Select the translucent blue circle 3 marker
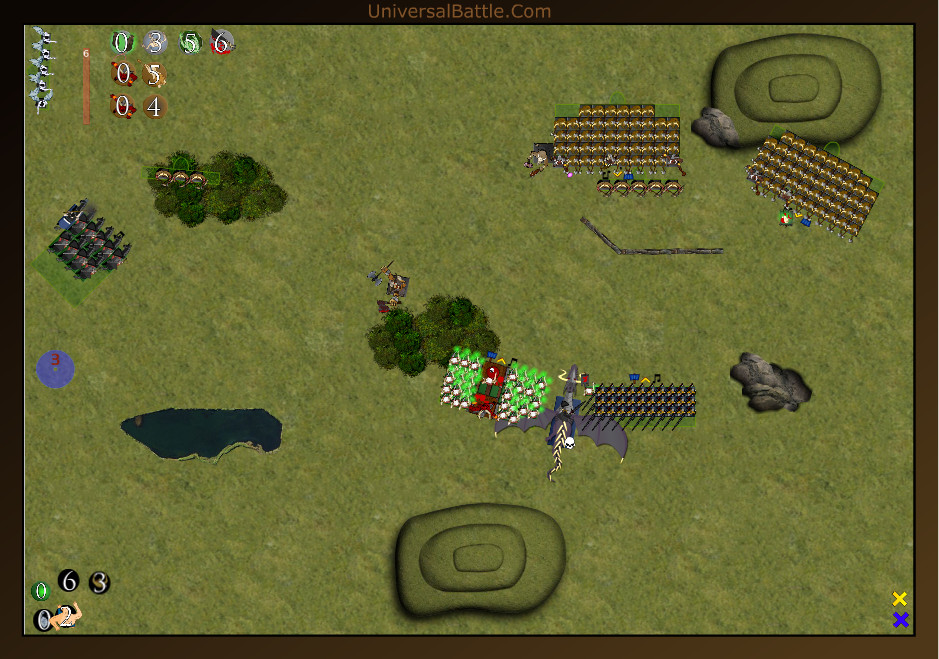939x659 pixels. click(x=55, y=368)
